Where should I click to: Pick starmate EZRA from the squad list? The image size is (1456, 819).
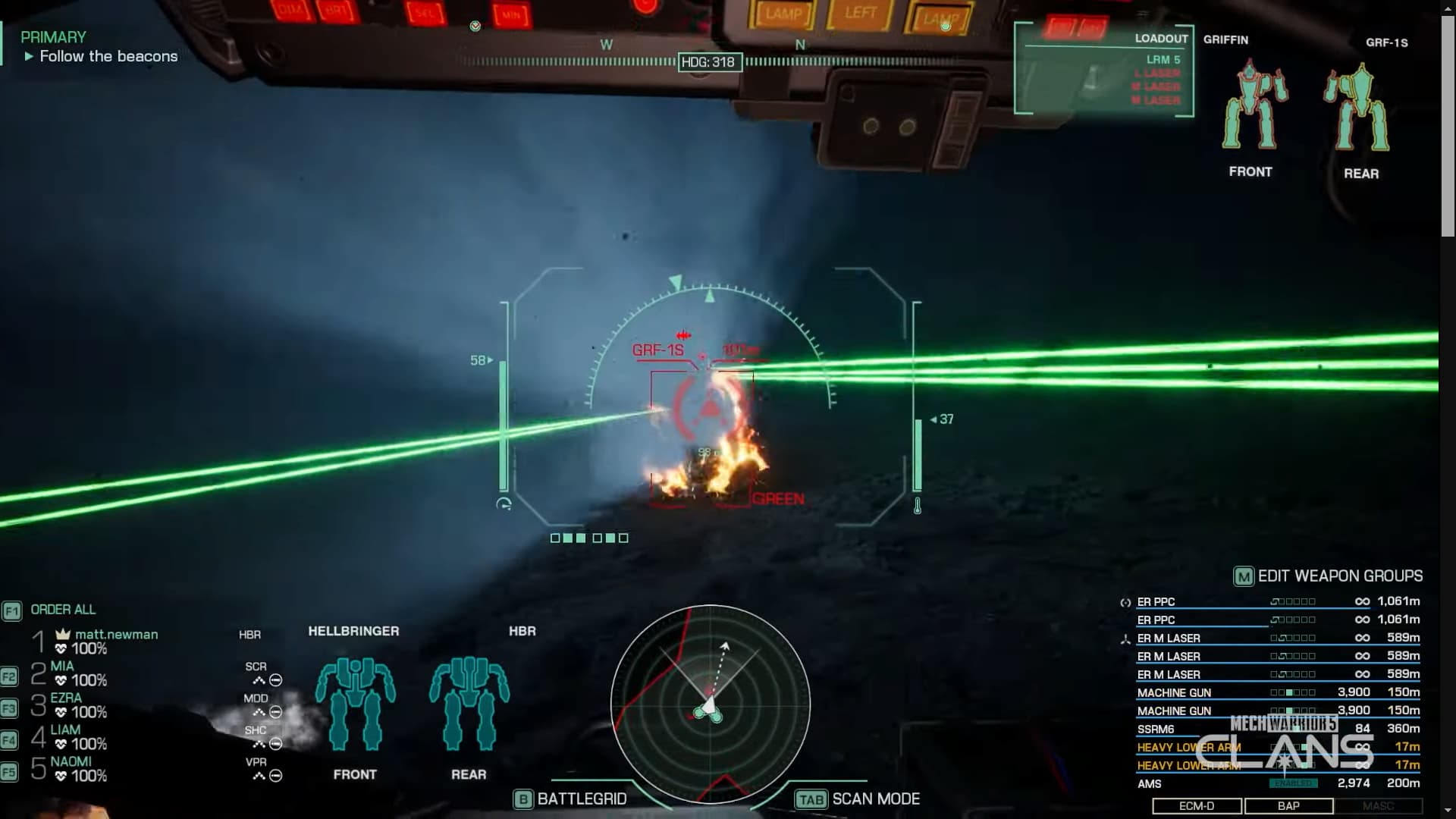[66, 698]
